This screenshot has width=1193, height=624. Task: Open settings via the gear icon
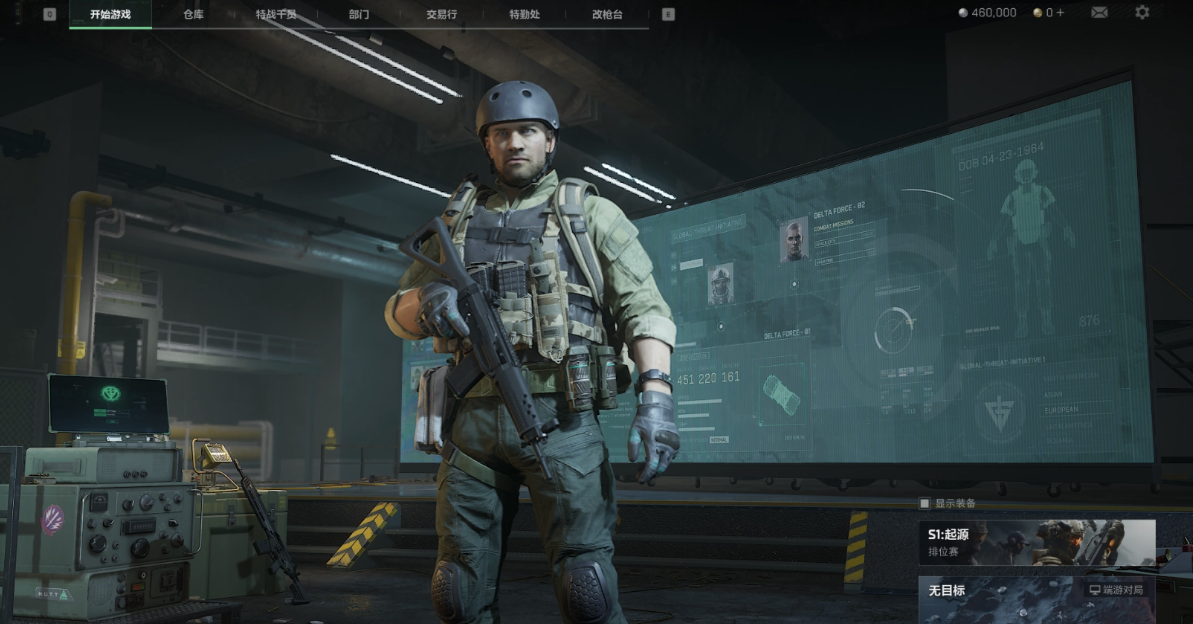point(1142,13)
